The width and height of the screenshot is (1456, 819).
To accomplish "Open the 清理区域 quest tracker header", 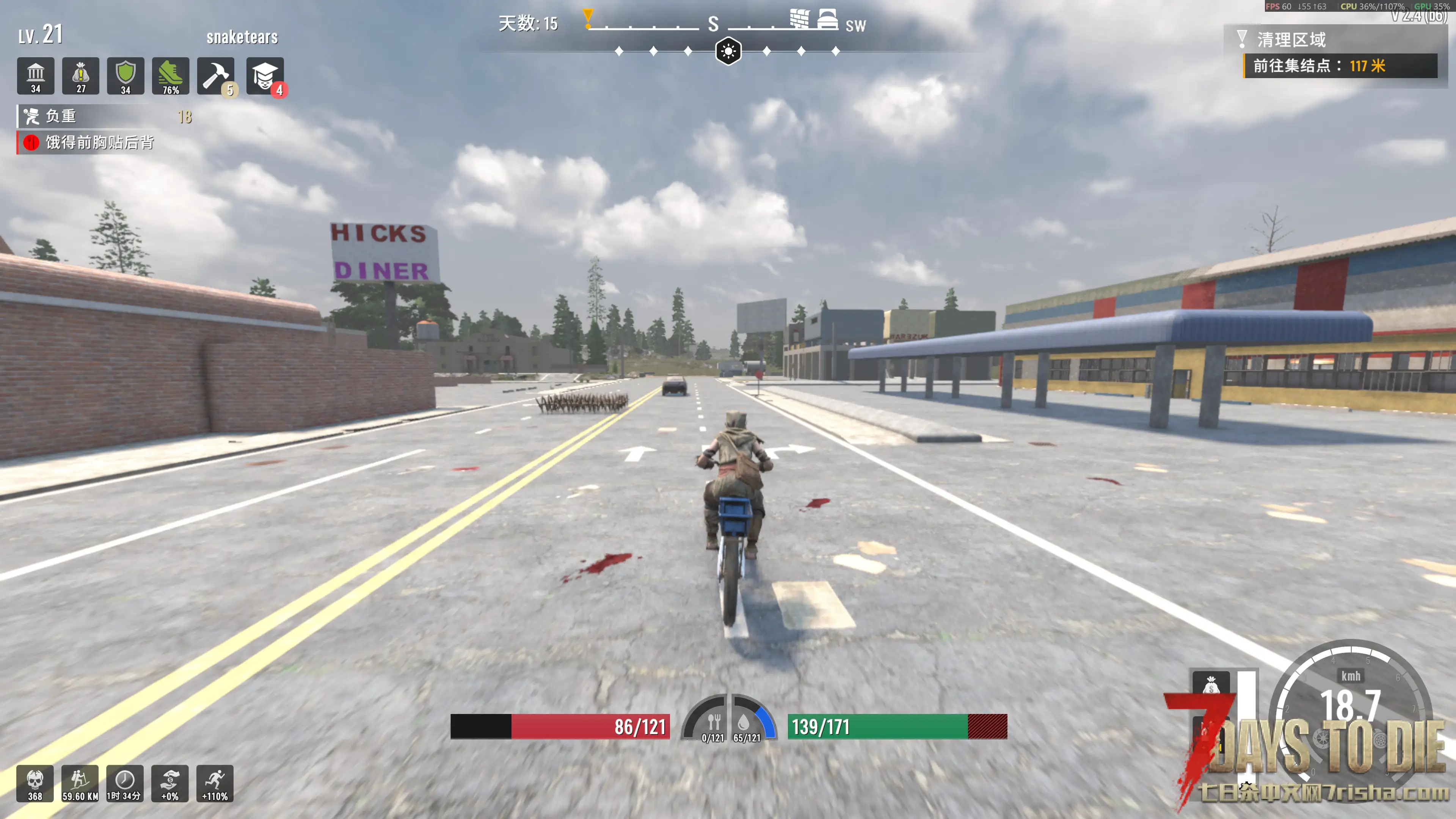I will 1291,39.
